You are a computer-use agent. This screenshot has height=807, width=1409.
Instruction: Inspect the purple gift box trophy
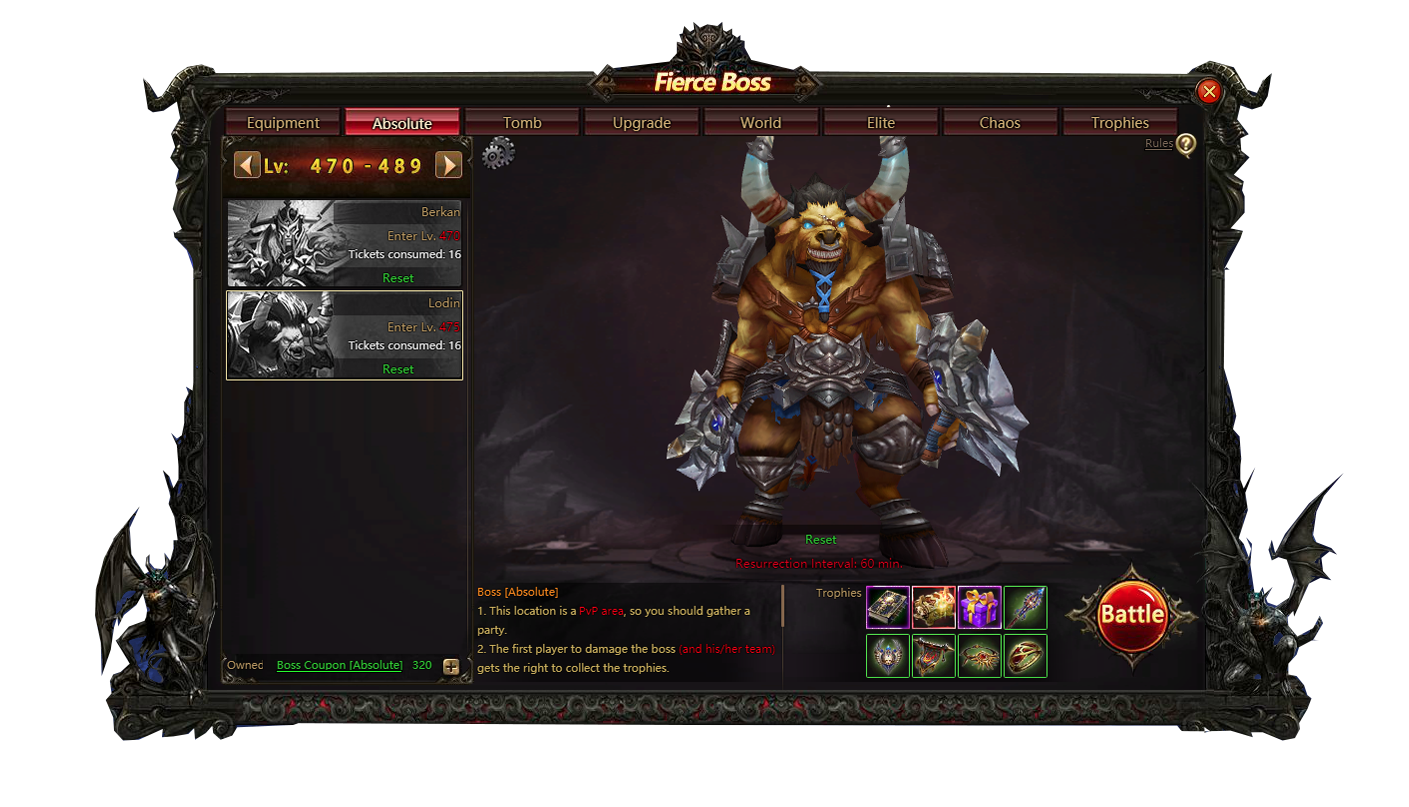click(980, 607)
